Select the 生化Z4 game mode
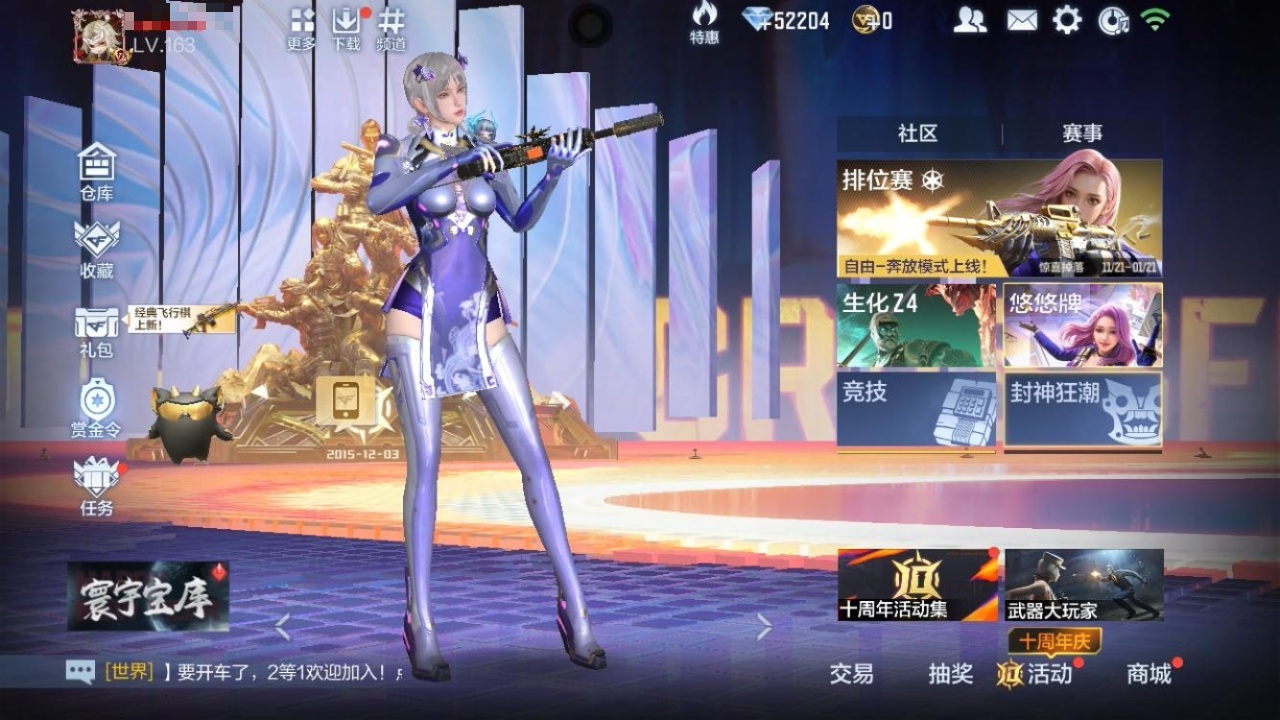Image resolution: width=1280 pixels, height=720 pixels. pyautogui.click(x=916, y=325)
